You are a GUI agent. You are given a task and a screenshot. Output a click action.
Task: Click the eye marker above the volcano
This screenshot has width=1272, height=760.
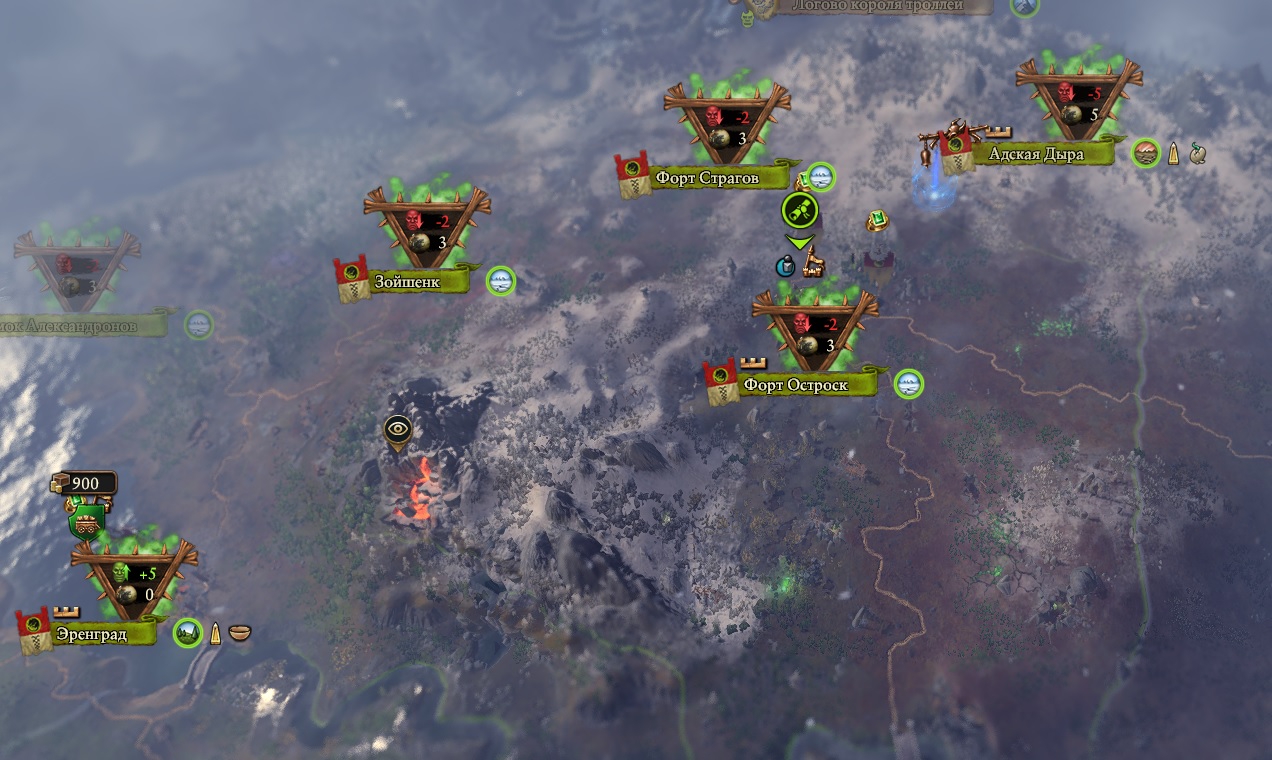tap(398, 430)
